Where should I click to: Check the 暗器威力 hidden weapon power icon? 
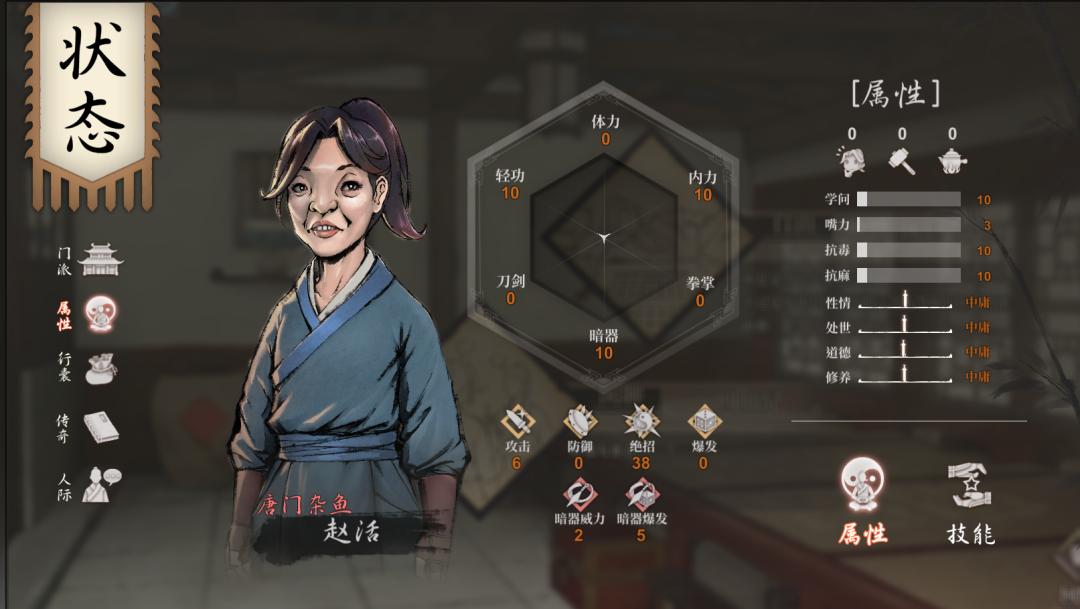point(579,495)
